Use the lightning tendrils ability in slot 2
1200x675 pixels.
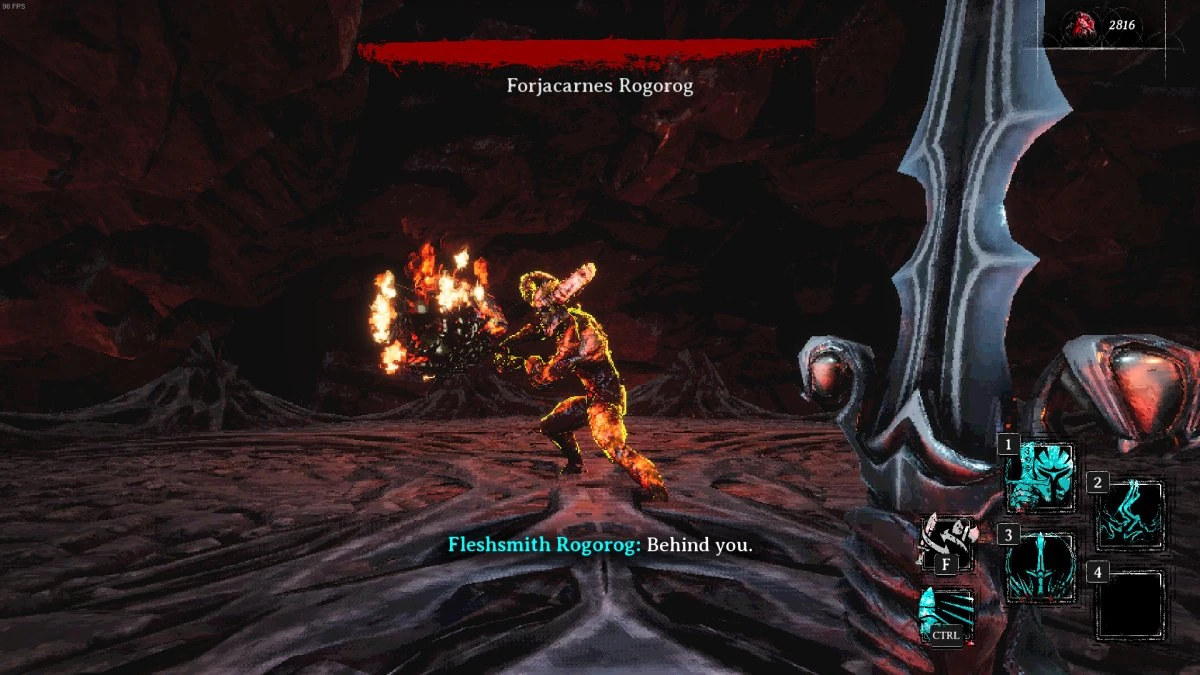[1130, 515]
